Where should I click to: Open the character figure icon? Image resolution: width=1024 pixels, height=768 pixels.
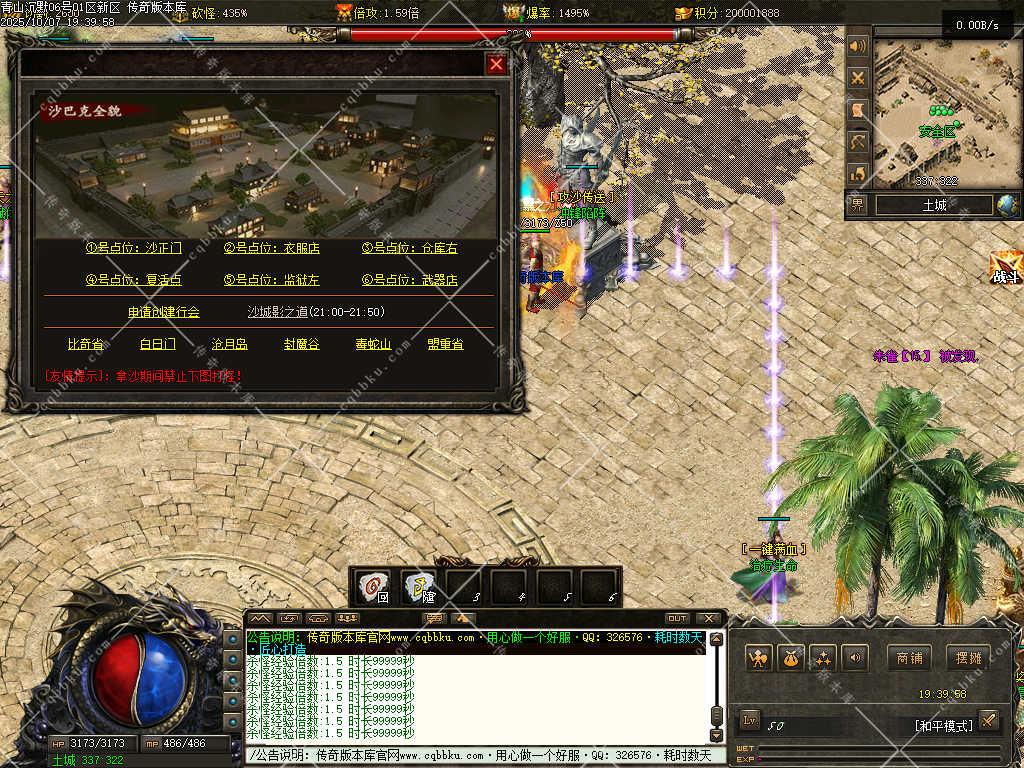[x=759, y=658]
